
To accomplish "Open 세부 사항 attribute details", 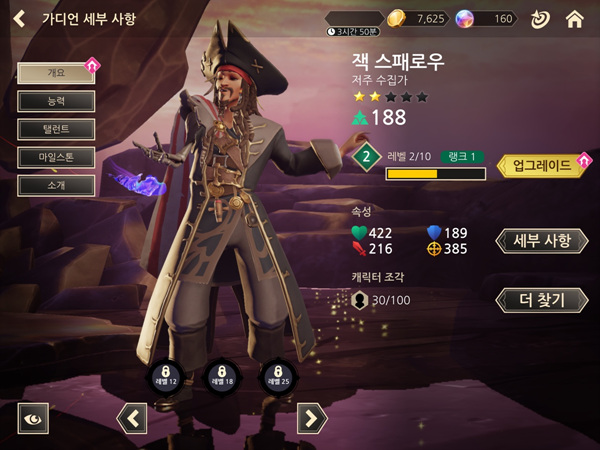I will pyautogui.click(x=541, y=241).
